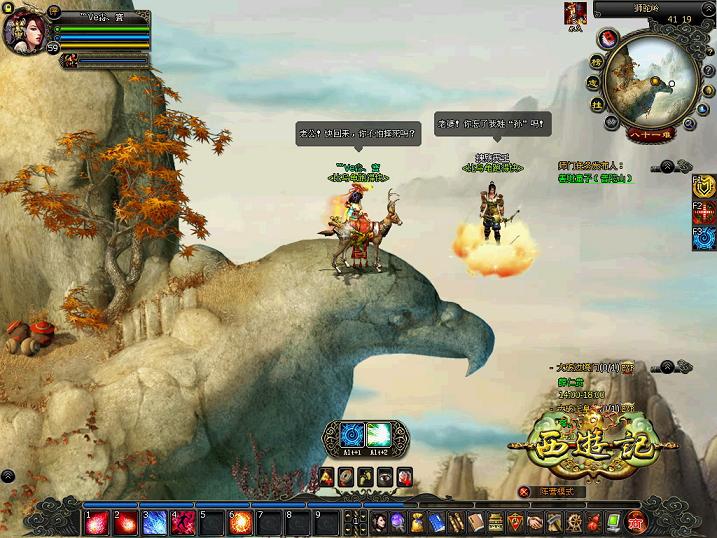The height and width of the screenshot is (538, 717).
Task: Activate the F1 yellow shield icon
Action: point(705,186)
